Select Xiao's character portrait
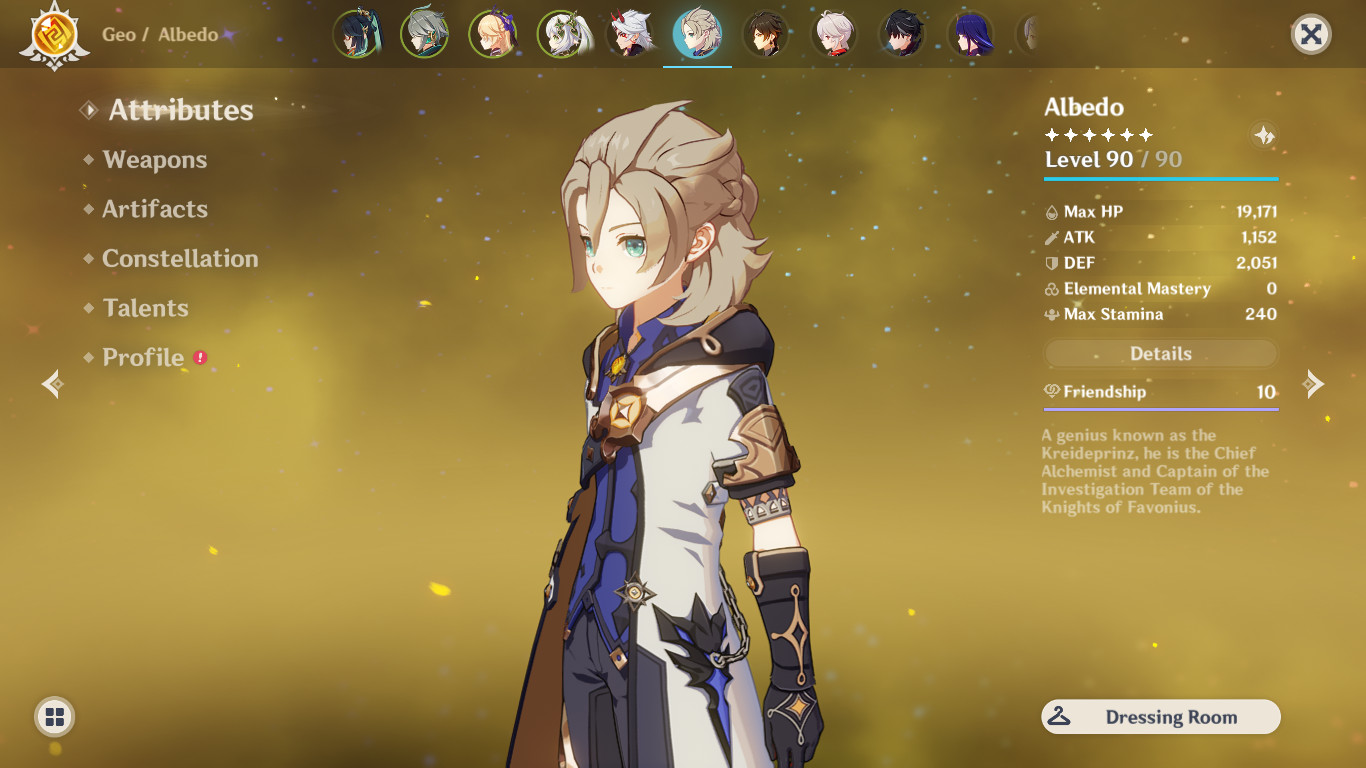1366x768 pixels. point(357,33)
